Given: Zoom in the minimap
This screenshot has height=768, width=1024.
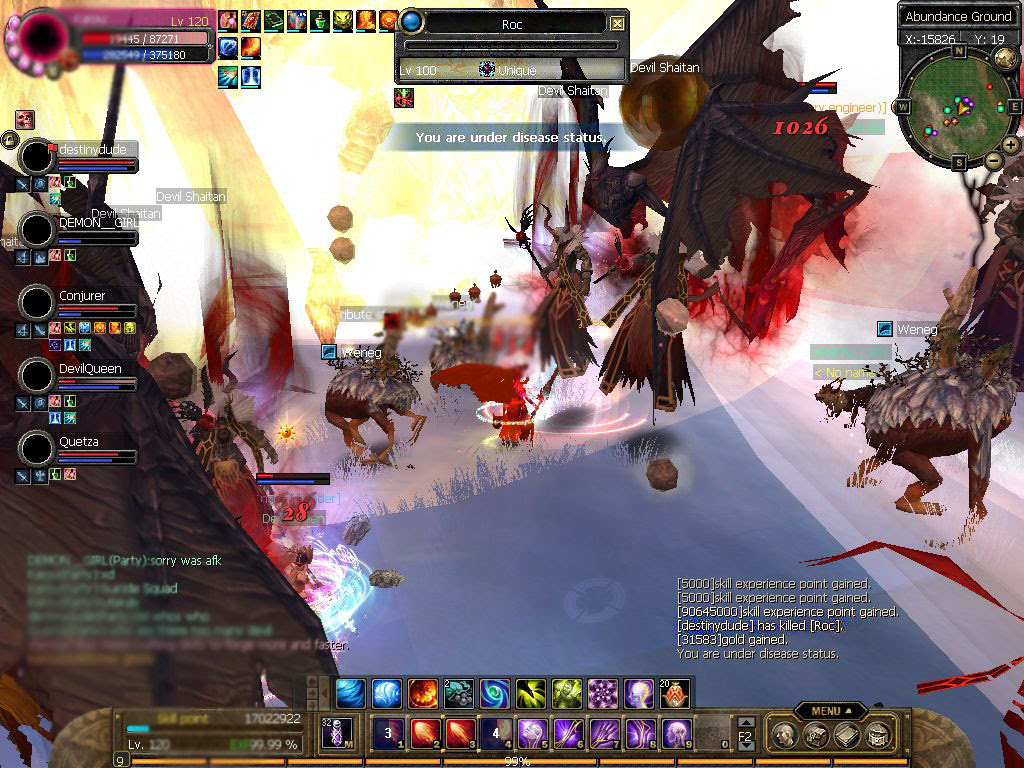Looking at the screenshot, I should 1010,145.
